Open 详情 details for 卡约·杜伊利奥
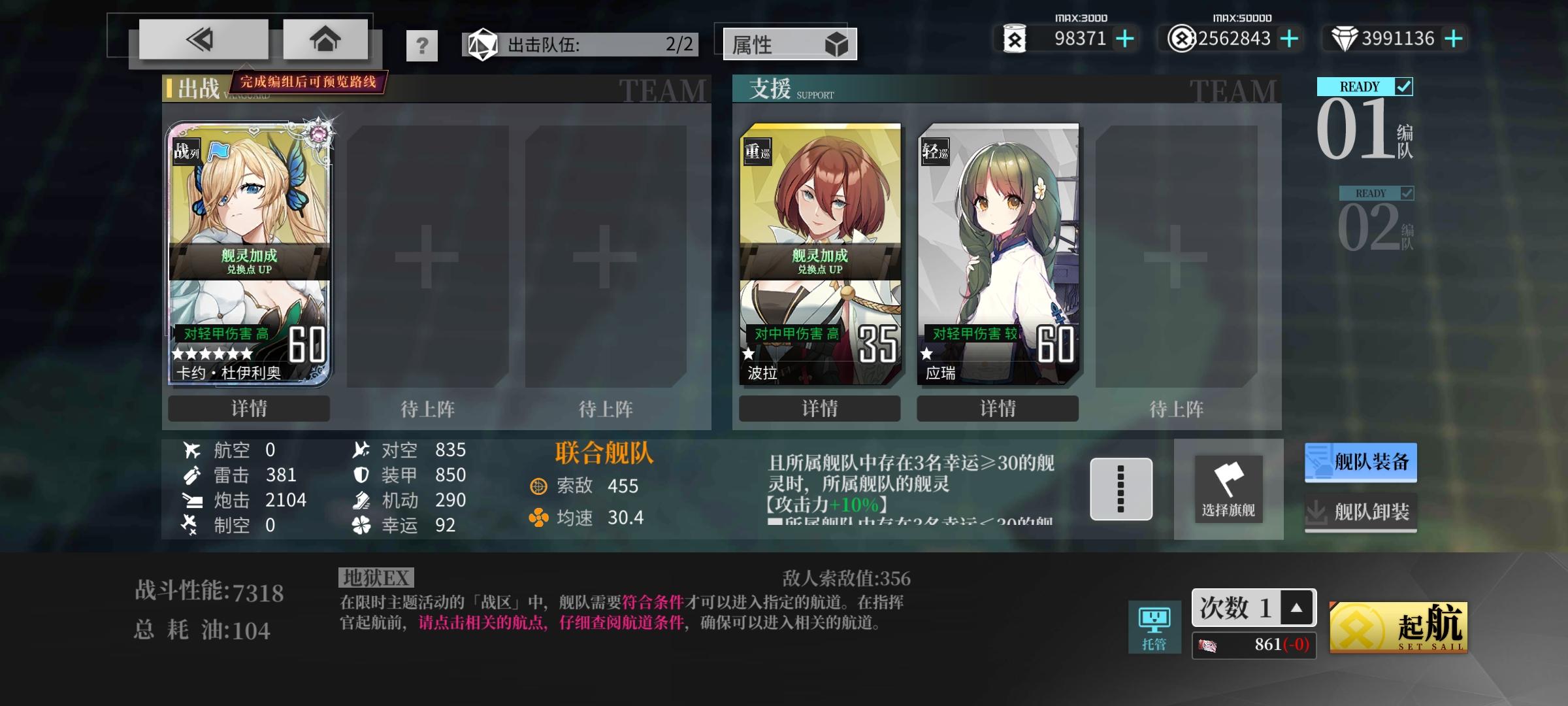The image size is (1568, 706). pos(249,409)
